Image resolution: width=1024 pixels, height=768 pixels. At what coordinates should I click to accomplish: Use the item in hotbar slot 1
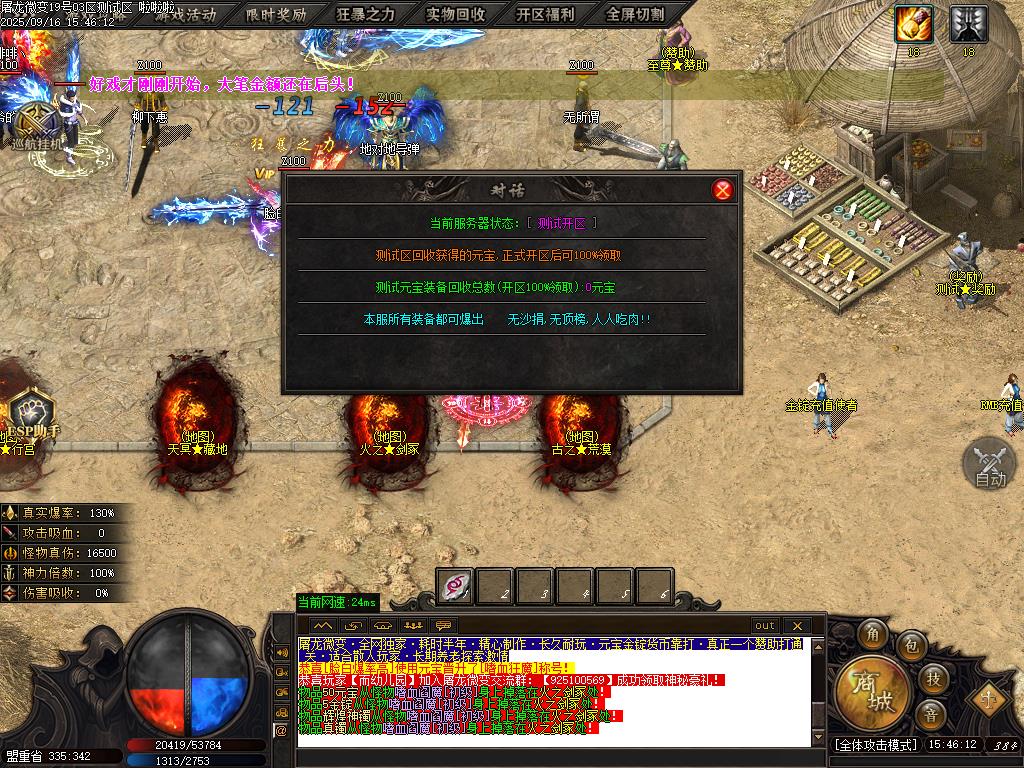[456, 586]
